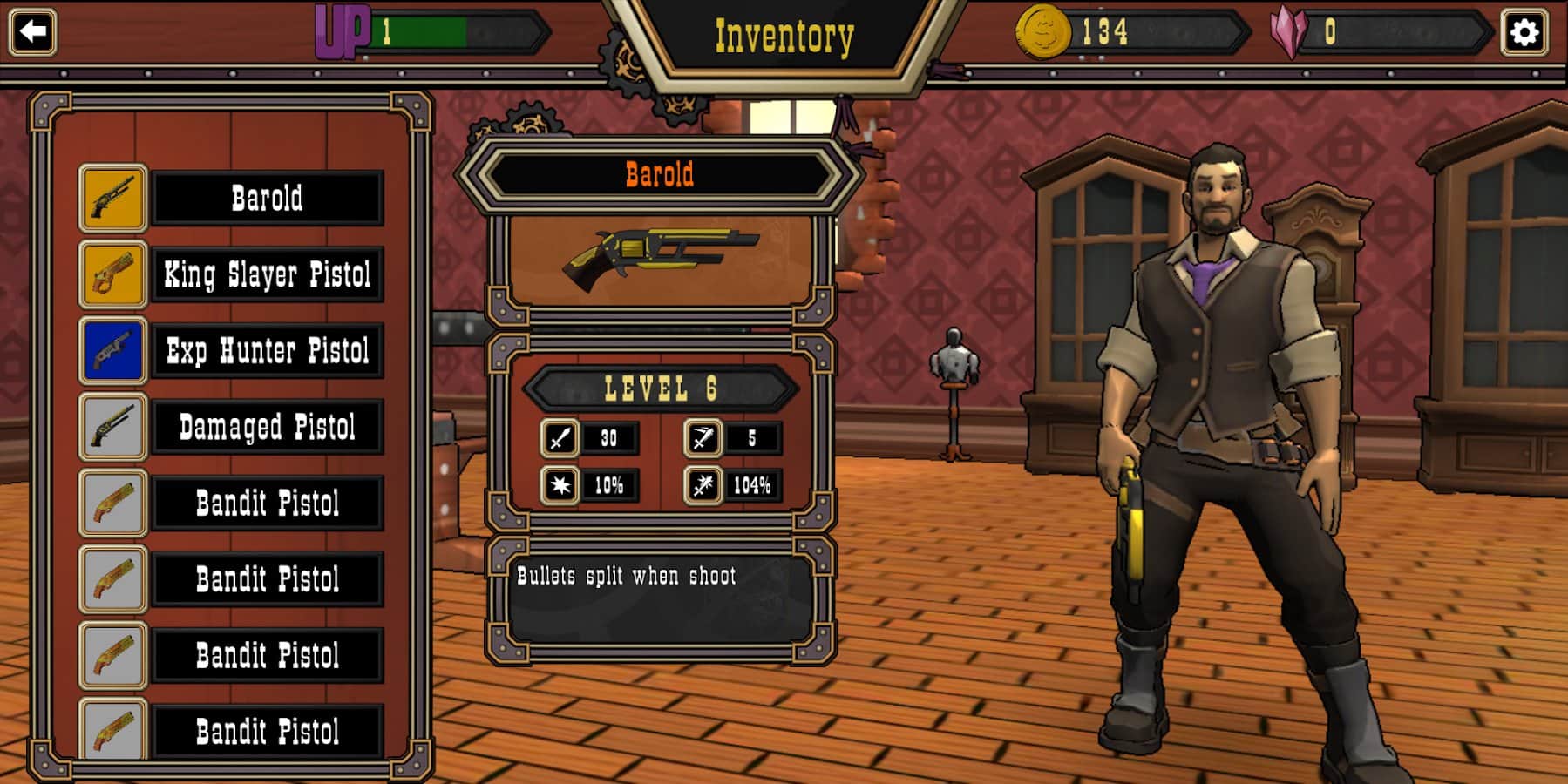
Task: Click the pink crystal gem icon
Action: click(1288, 33)
